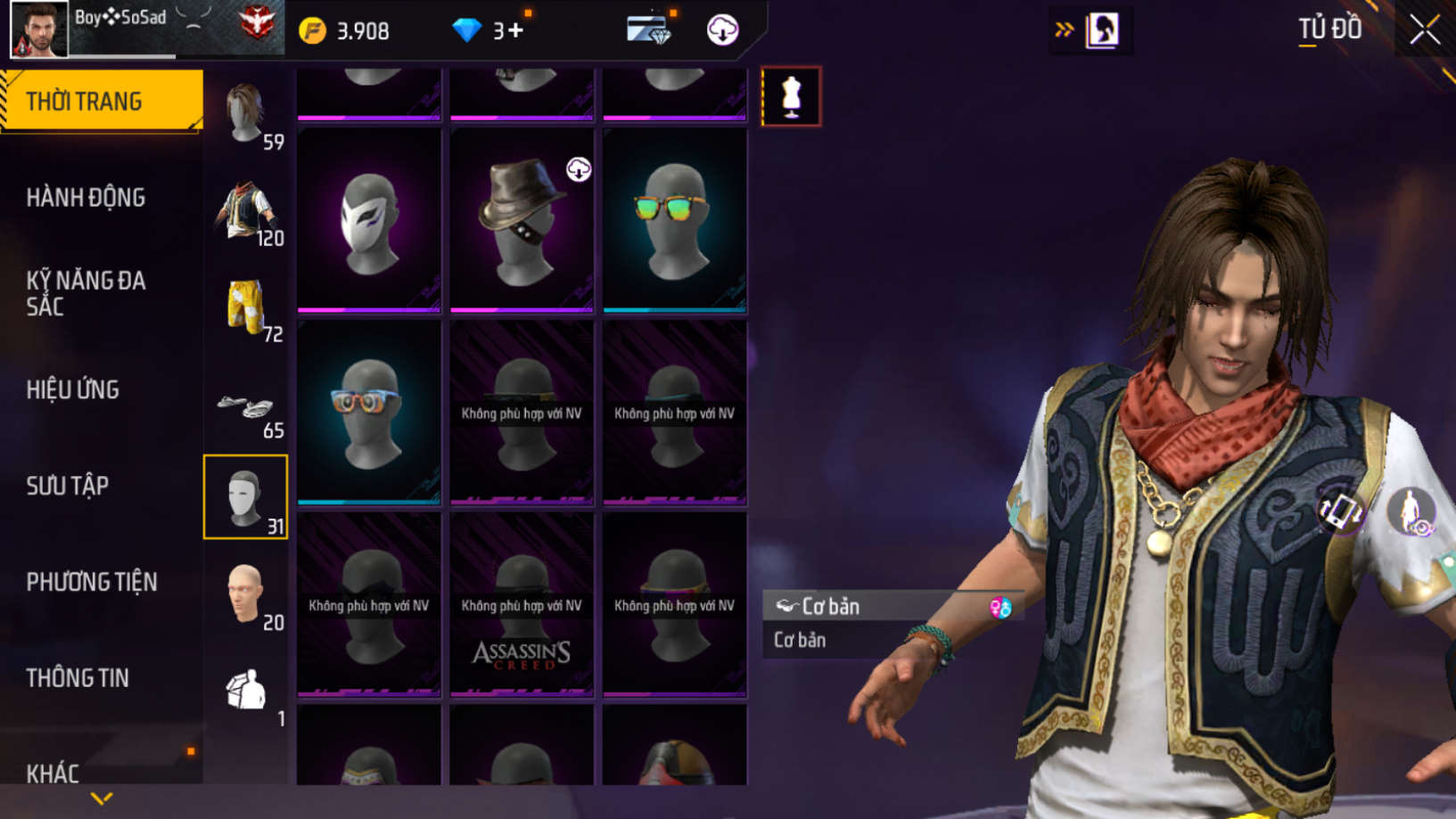Viewport: 1456px width, 819px height.
Task: Choose the rainbow sunglasses item
Action: (675, 220)
